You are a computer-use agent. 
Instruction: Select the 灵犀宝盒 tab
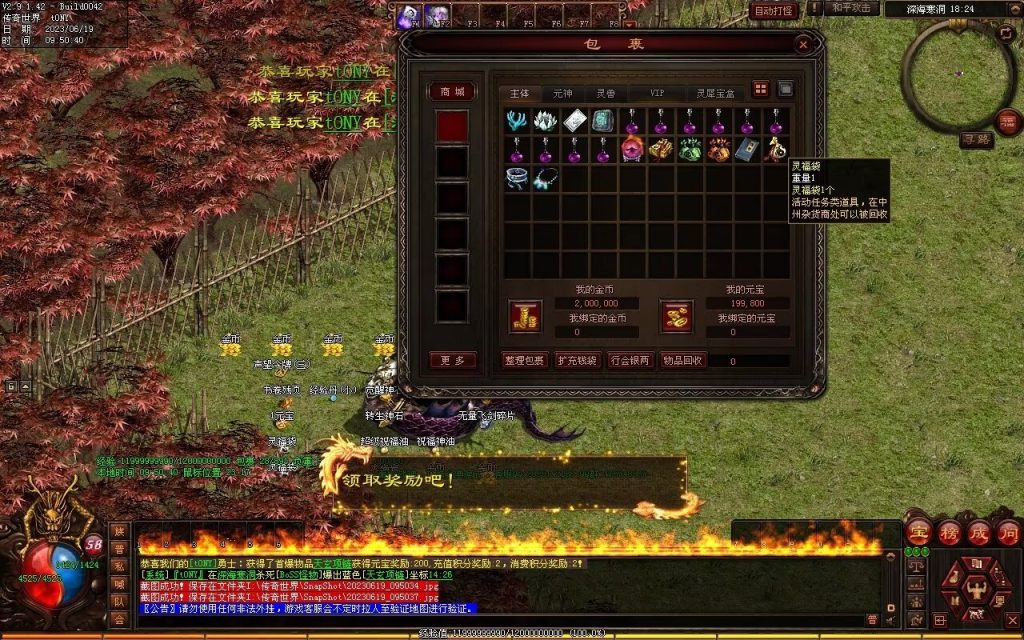click(x=715, y=92)
